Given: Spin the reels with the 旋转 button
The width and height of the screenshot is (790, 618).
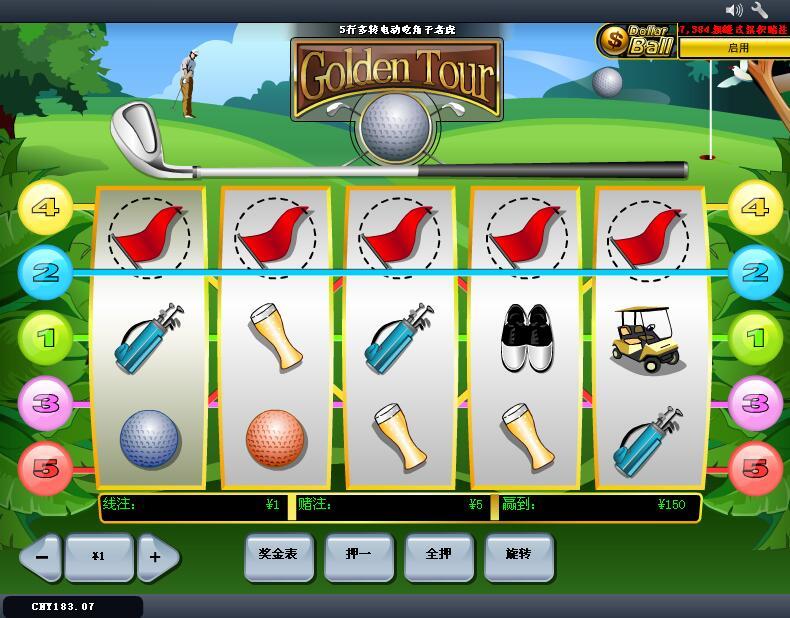Looking at the screenshot, I should click(518, 555).
